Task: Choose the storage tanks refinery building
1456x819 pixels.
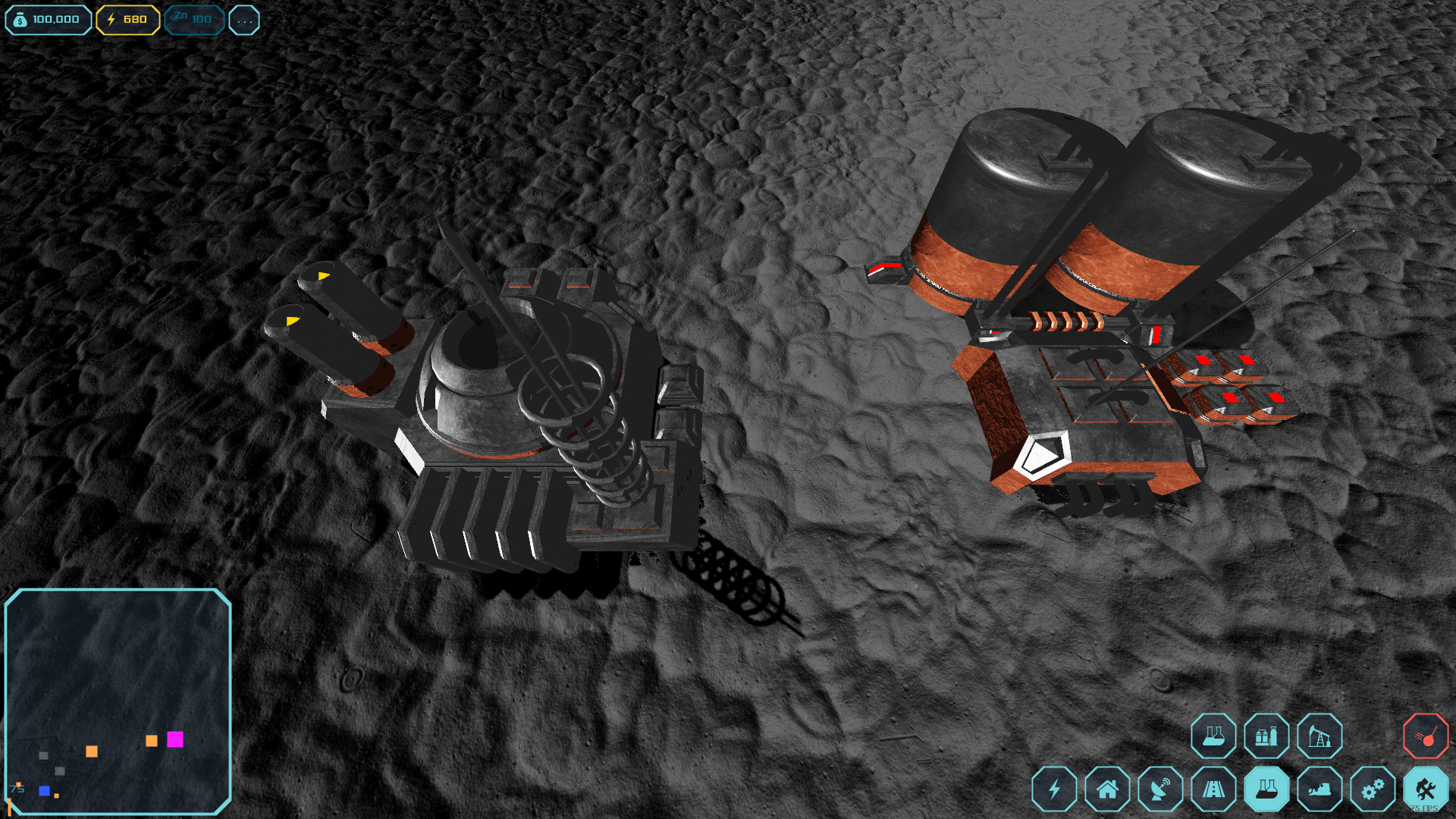Action: pyautogui.click(x=1266, y=736)
